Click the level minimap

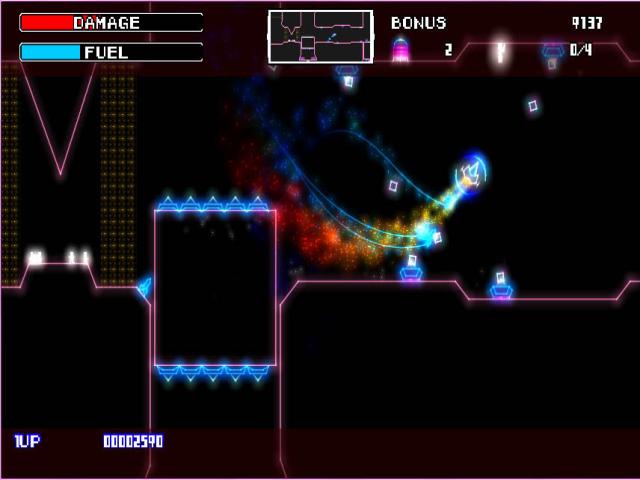click(x=320, y=36)
